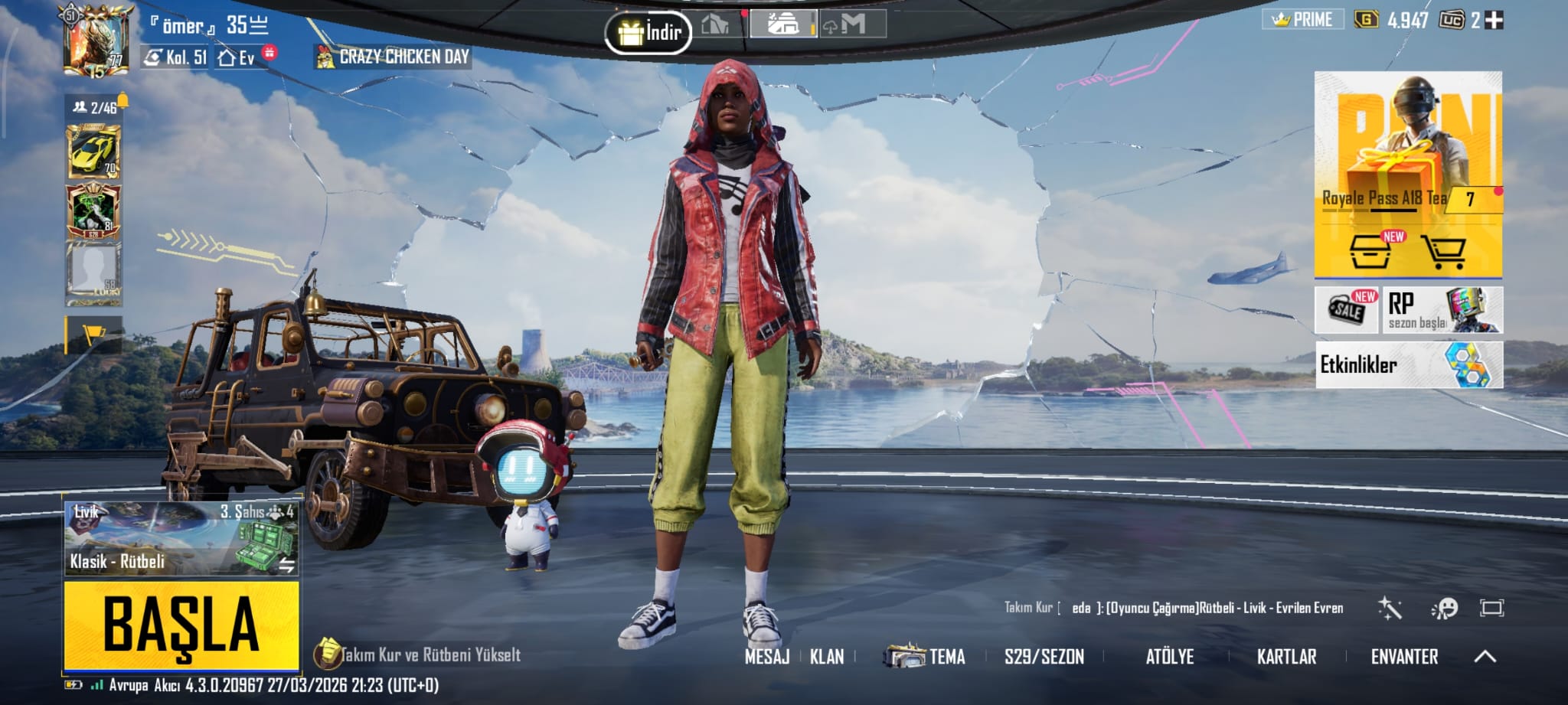
Task: Open the ENVANTER inventory menu
Action: point(1404,657)
